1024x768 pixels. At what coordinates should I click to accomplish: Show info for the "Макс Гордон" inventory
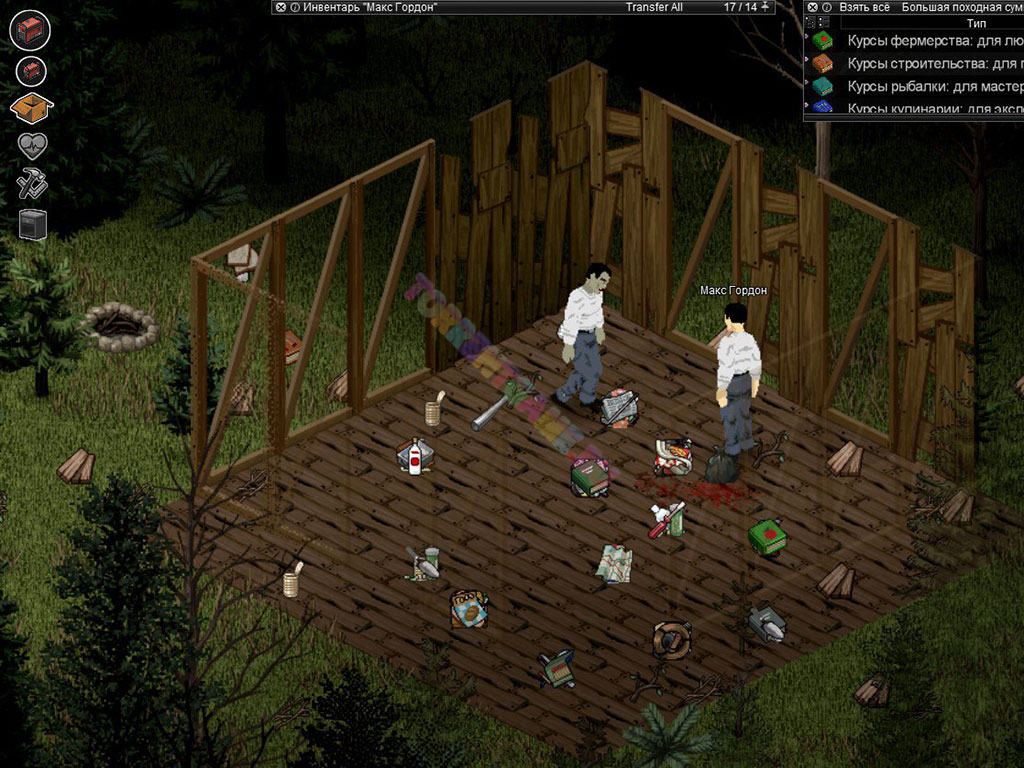coord(294,7)
